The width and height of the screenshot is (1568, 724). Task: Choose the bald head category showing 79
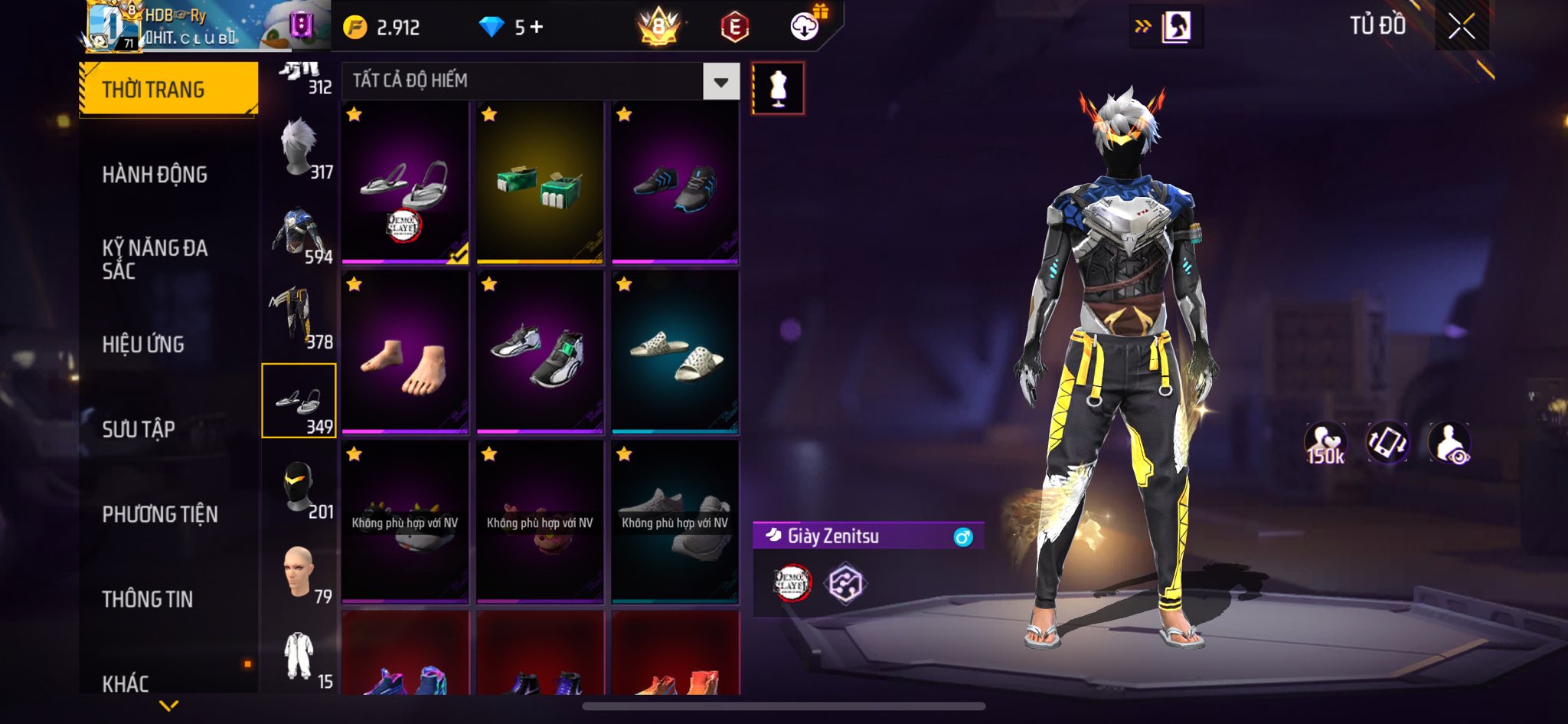point(299,573)
